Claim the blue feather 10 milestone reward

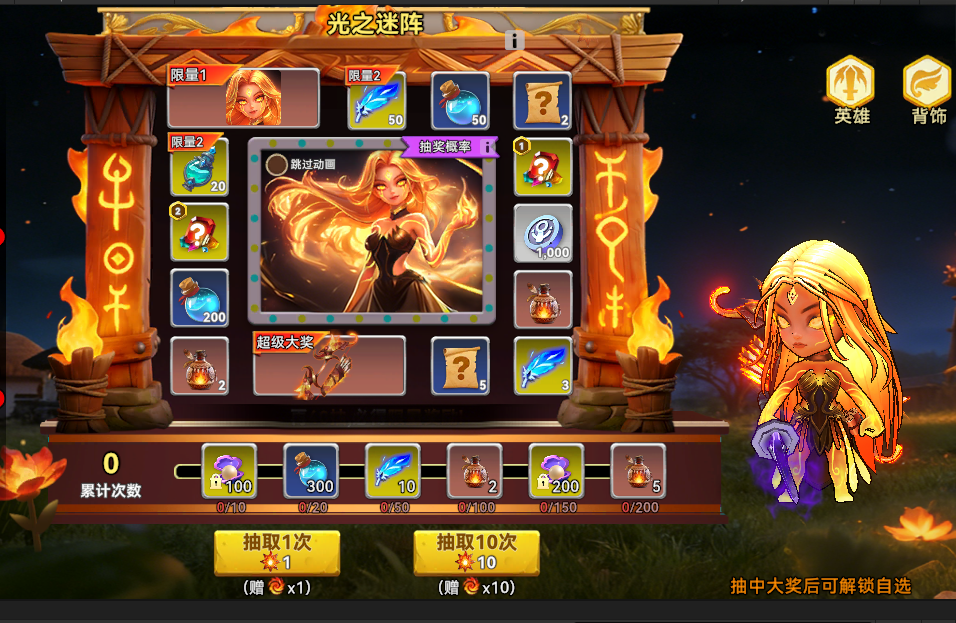[x=393, y=472]
